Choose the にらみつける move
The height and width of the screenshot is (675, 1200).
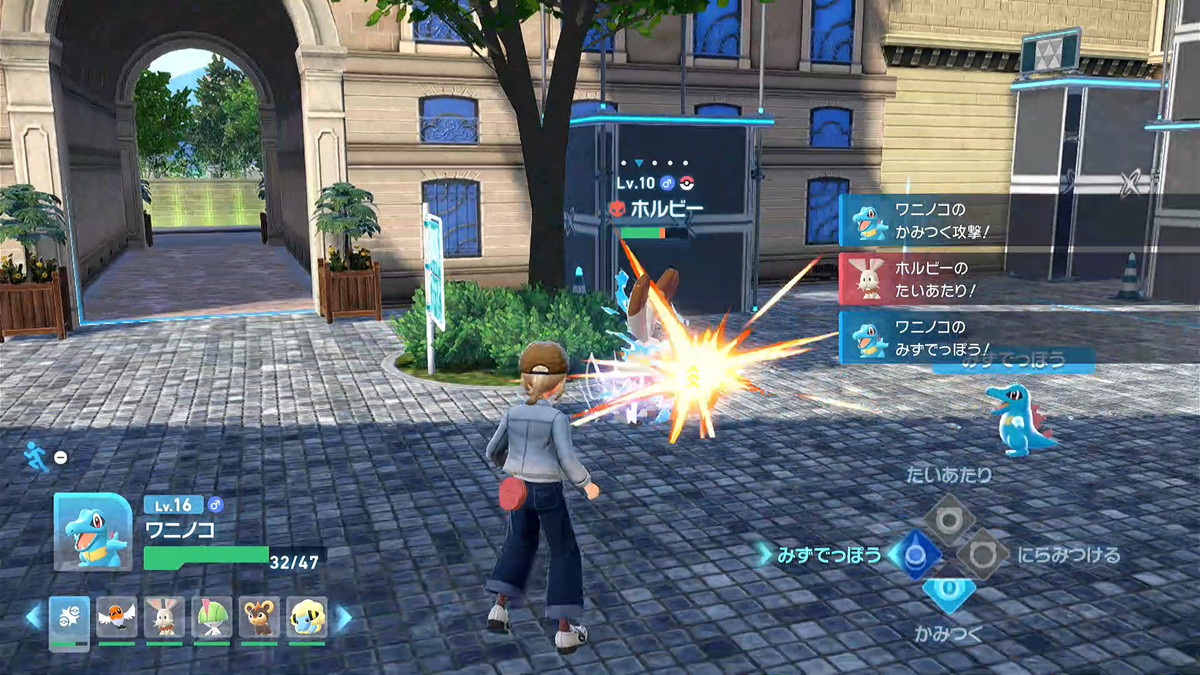pos(982,554)
